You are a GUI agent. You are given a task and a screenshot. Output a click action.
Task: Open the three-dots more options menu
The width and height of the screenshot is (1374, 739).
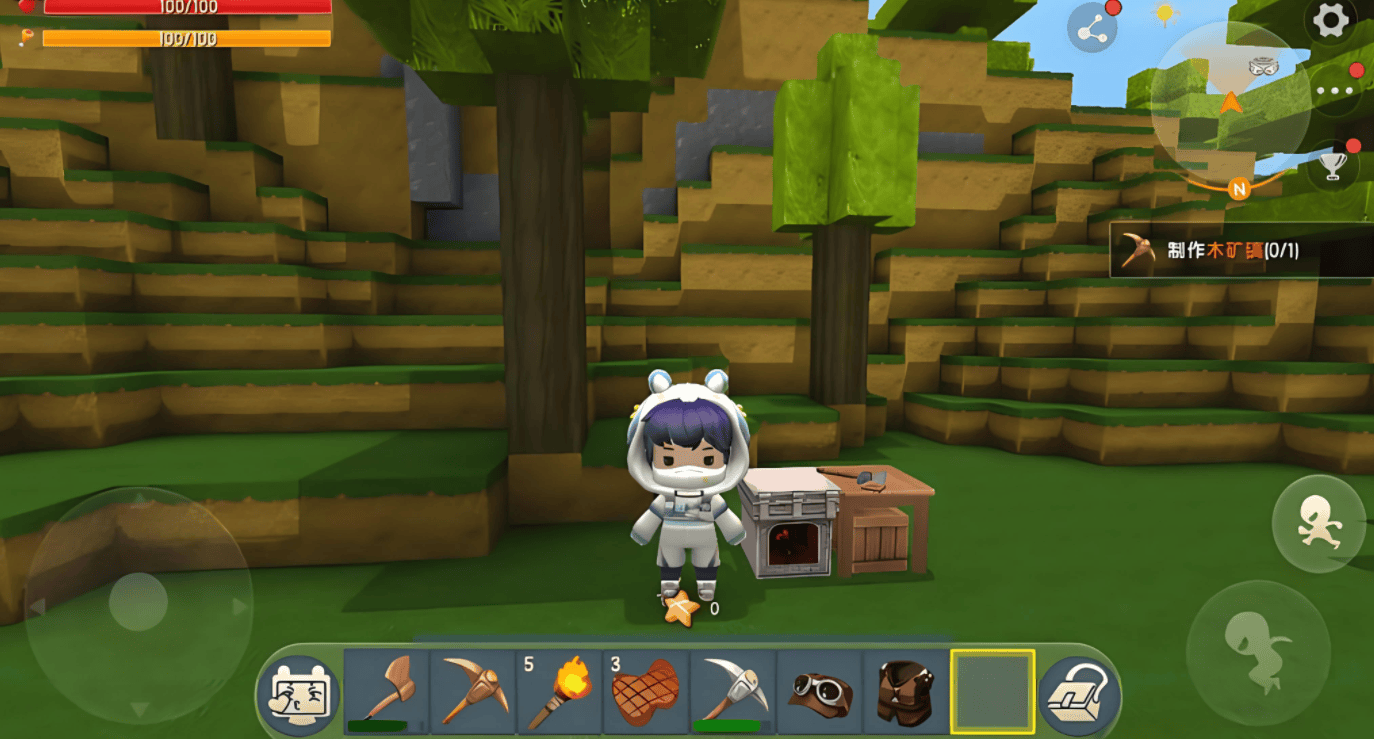click(1335, 91)
